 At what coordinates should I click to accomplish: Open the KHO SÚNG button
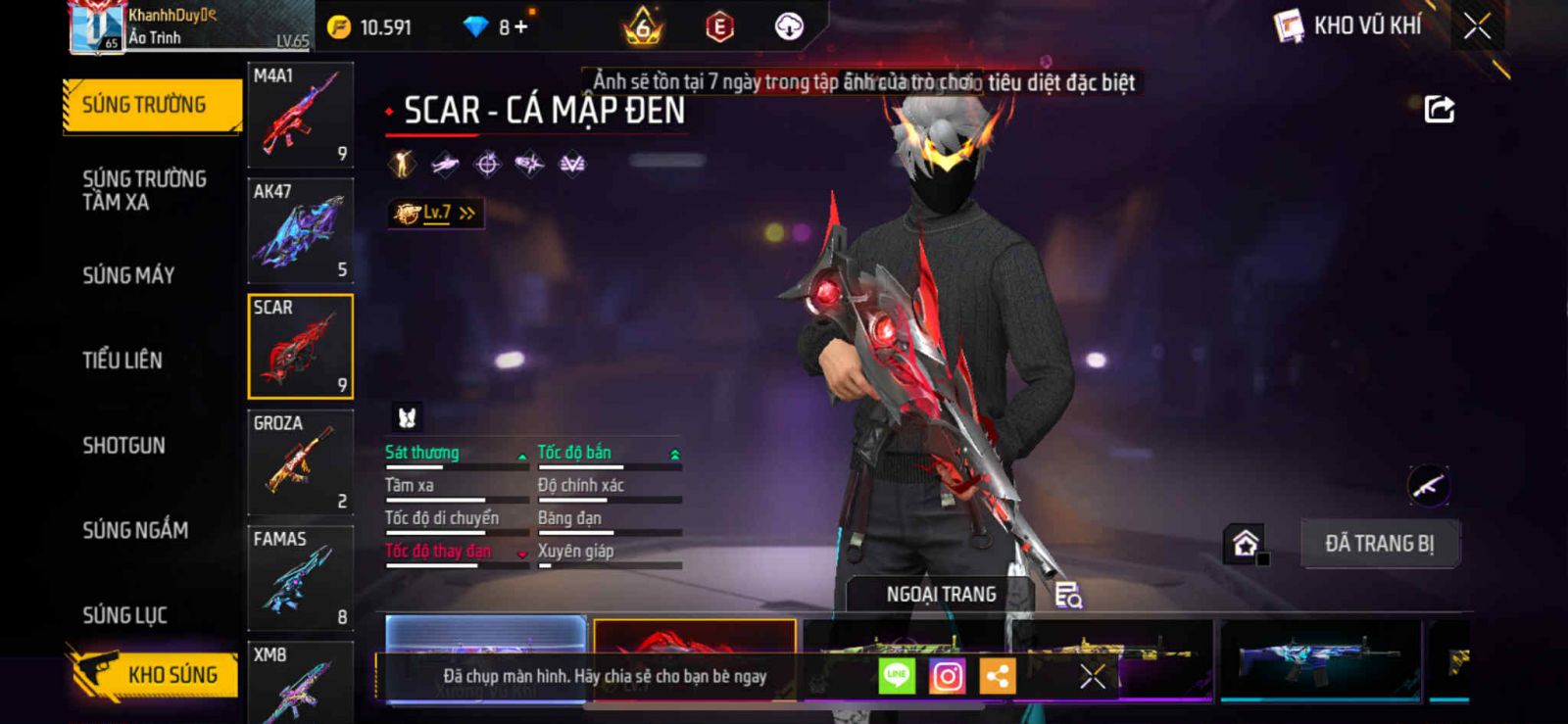(x=157, y=674)
